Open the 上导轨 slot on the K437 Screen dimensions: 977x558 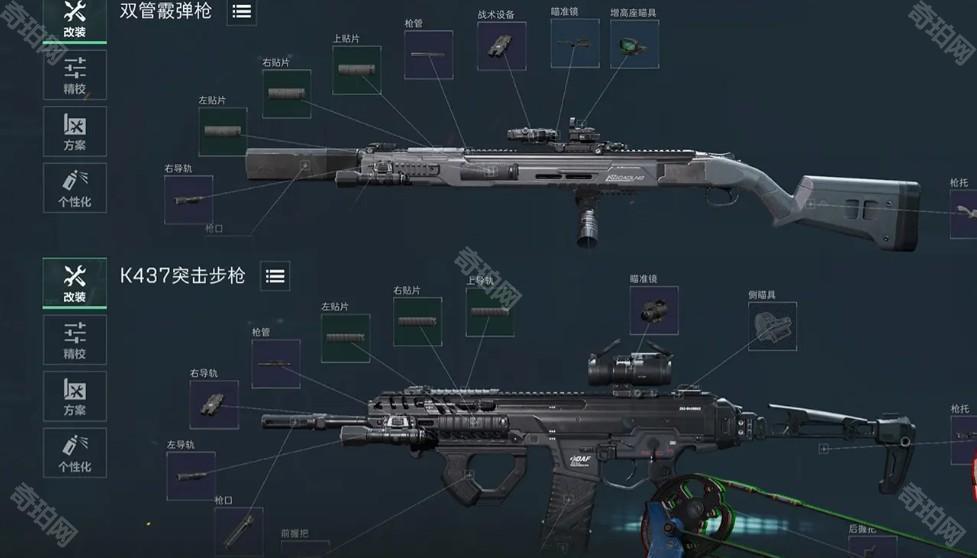(x=490, y=312)
